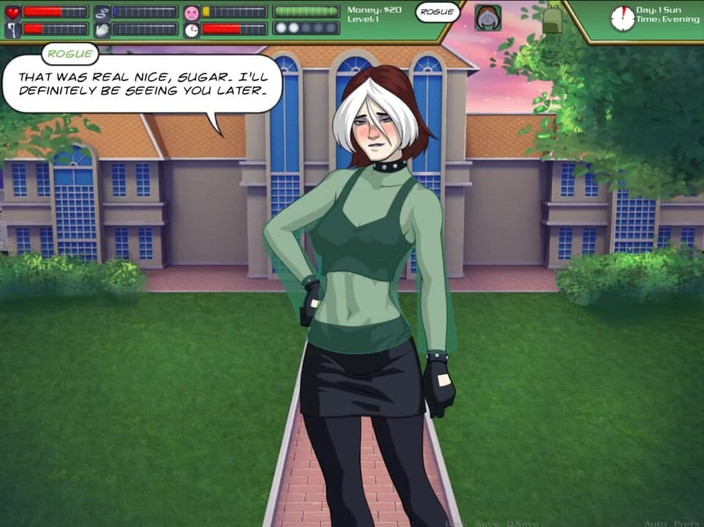The image size is (704, 527).
Task: Open Rogue's character portrait icon
Action: (488, 17)
